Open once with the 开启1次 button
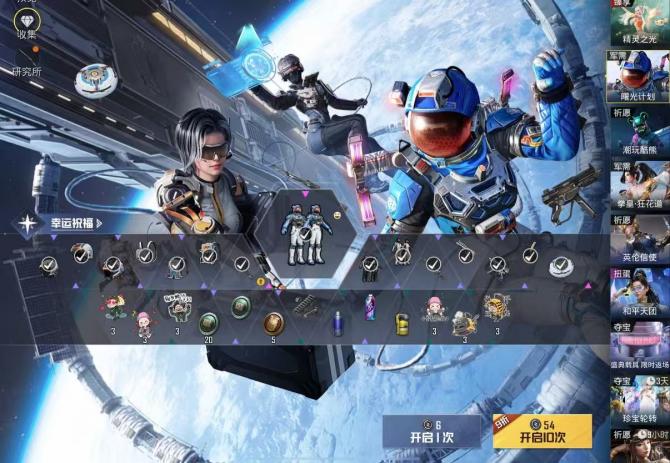Viewport: 670px width, 463px height. pyautogui.click(x=431, y=431)
